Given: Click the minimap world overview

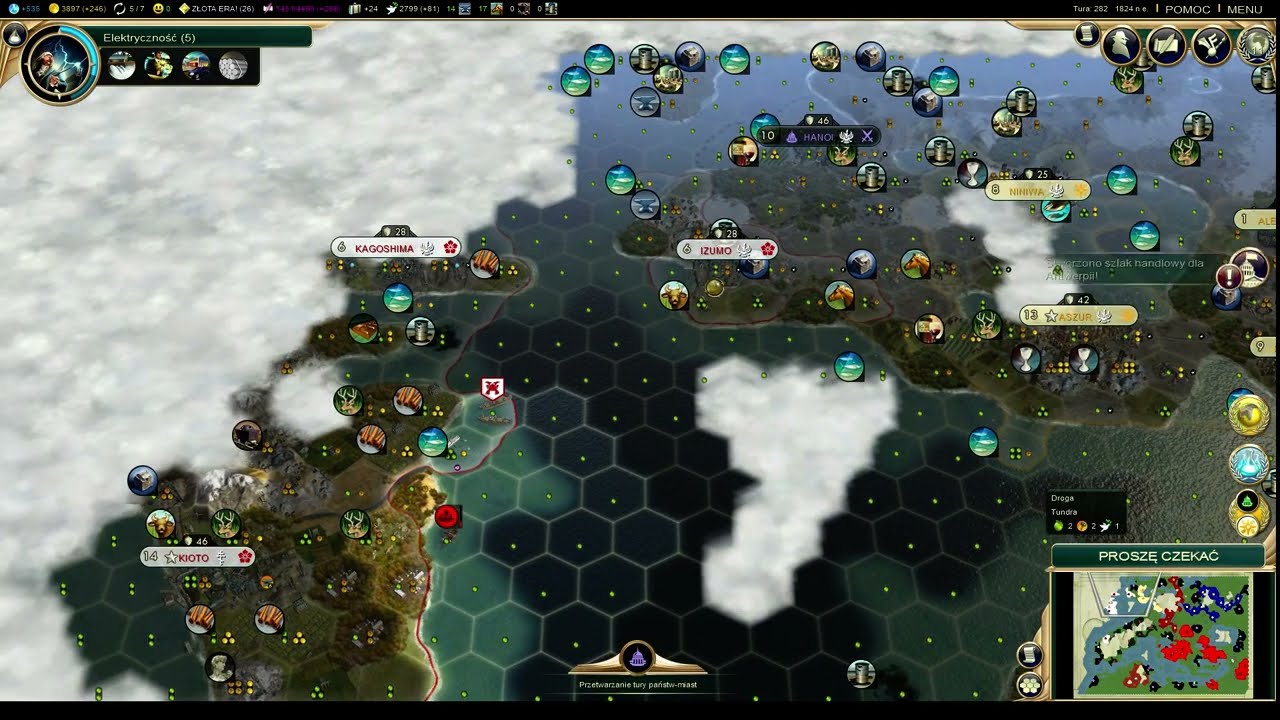Looking at the screenshot, I should [1162, 634].
